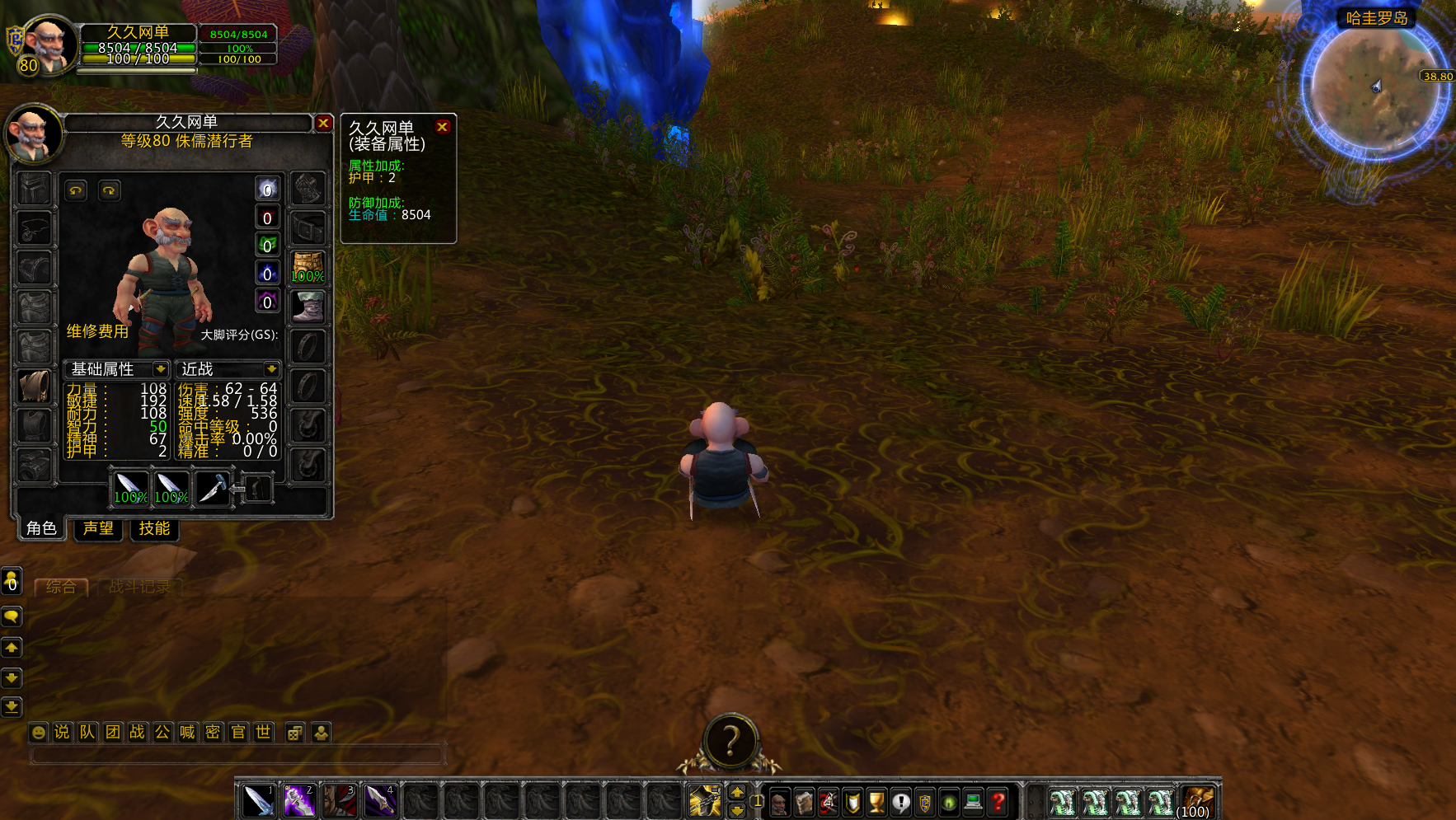The image size is (1456, 820).
Task: Activate the dagger ability in hotbar slot 1
Action: [258, 800]
